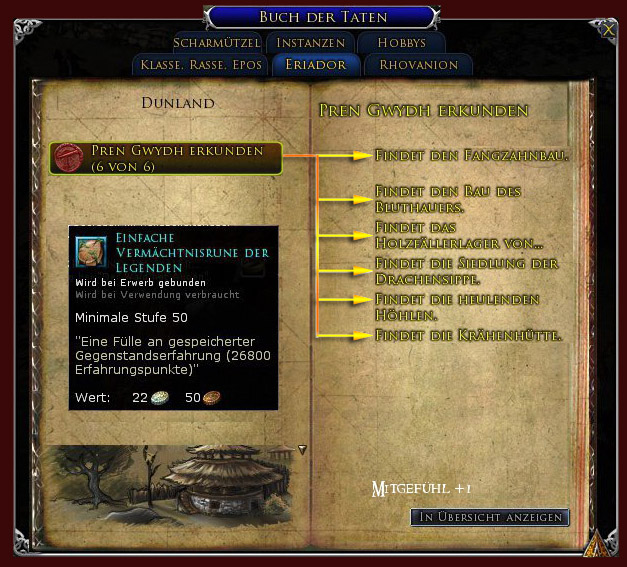Select the Pren Gwydh erkunden deed entry
Image resolution: width=627 pixels, height=567 pixels.
(x=166, y=157)
